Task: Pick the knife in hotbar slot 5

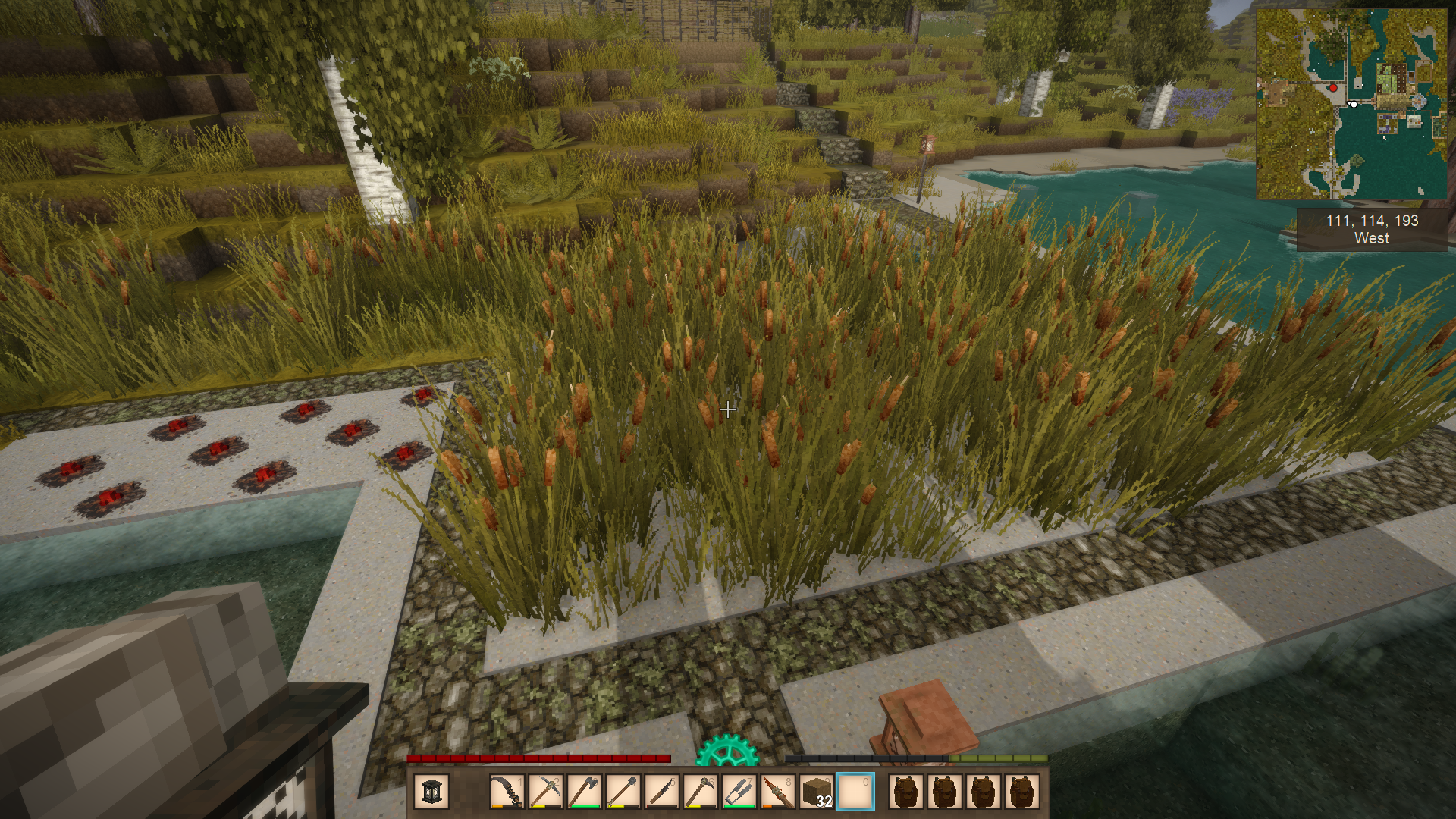Action: tap(661, 792)
